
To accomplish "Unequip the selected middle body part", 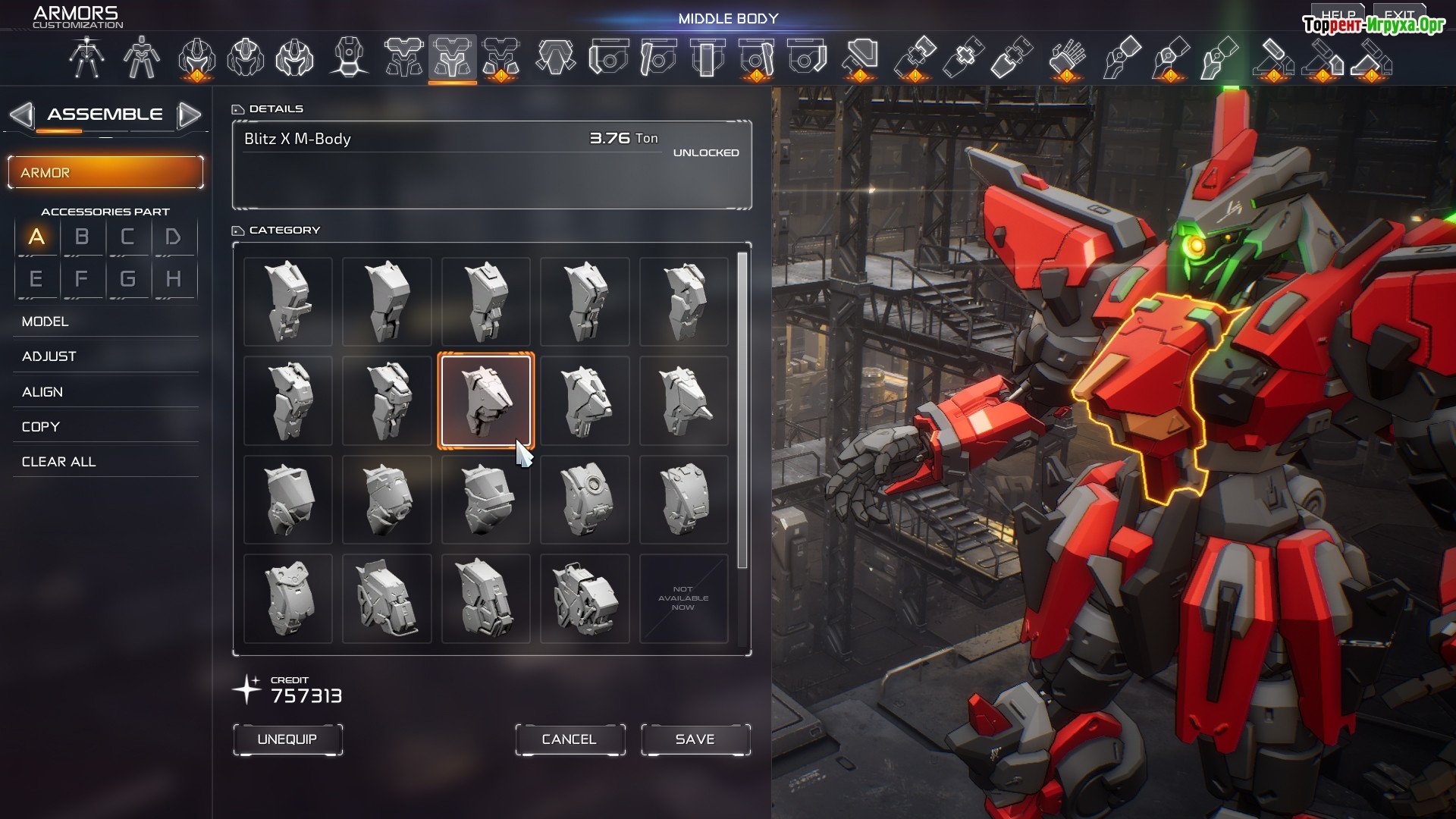I will [x=287, y=739].
